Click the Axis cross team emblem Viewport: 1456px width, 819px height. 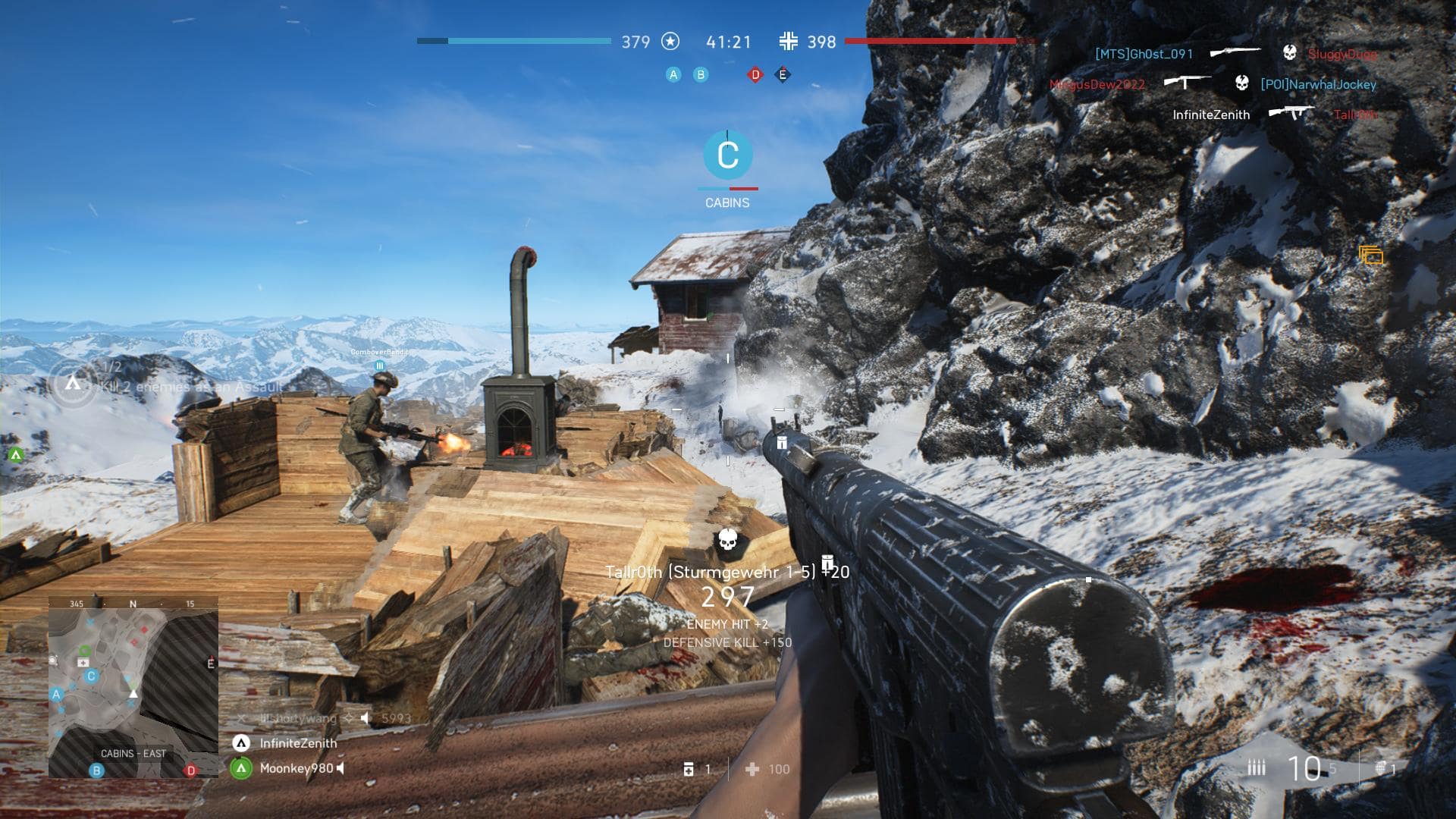(x=789, y=42)
